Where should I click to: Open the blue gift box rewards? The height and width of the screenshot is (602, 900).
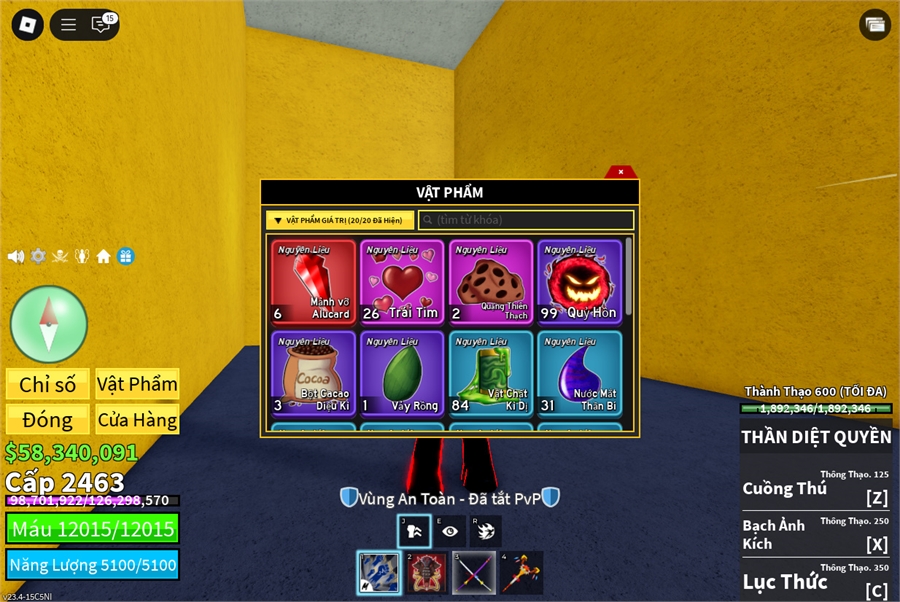125,256
